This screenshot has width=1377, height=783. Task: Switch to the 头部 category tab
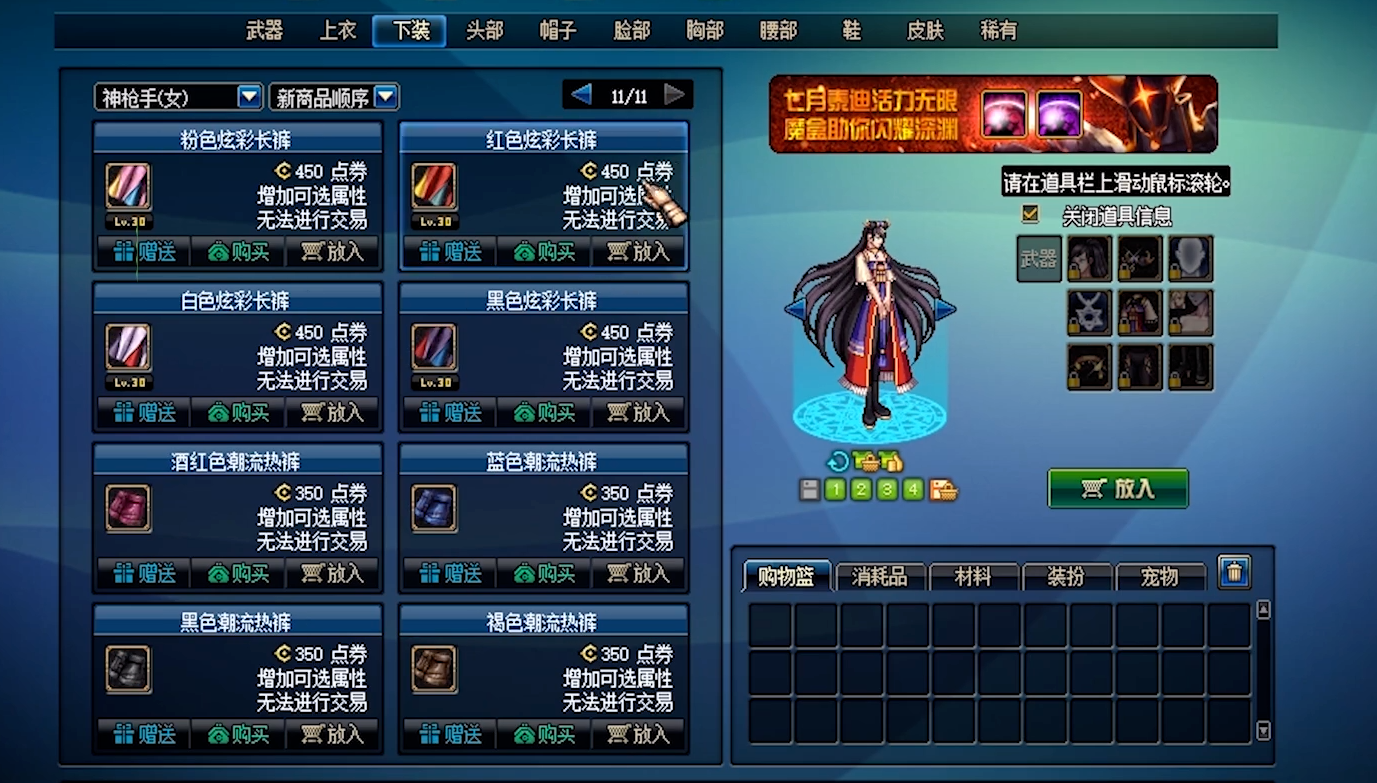[x=484, y=31]
